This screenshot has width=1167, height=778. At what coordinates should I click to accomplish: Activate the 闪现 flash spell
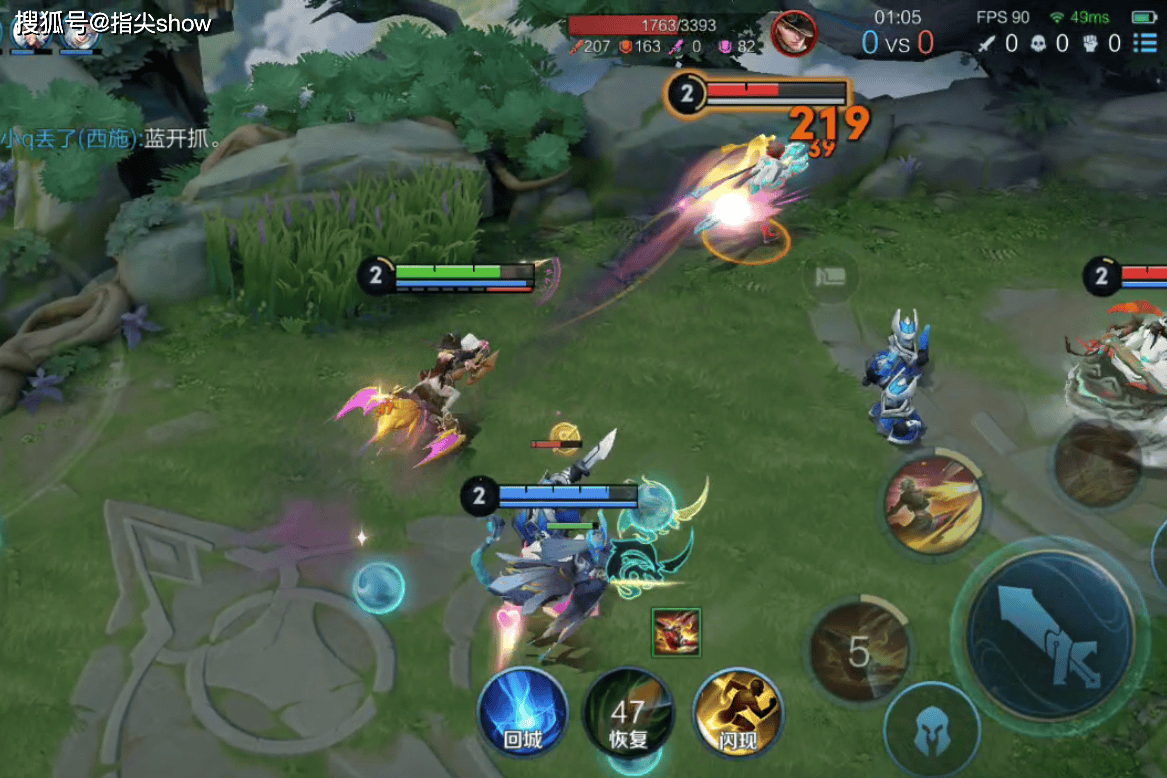pos(737,713)
